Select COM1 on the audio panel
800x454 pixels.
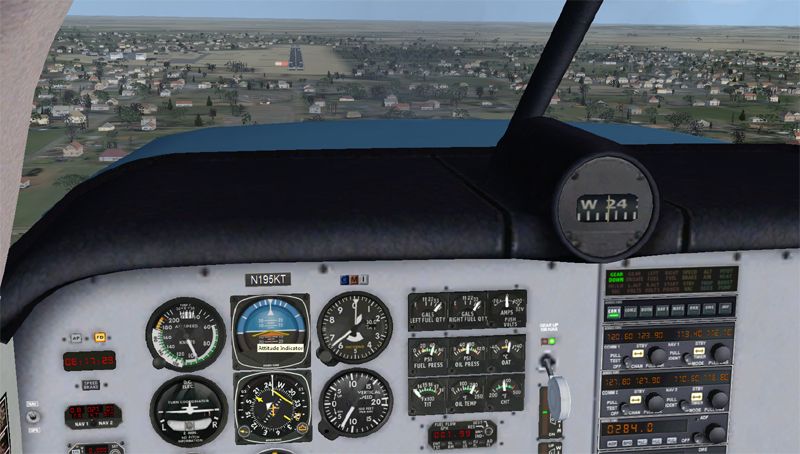pyautogui.click(x=612, y=311)
